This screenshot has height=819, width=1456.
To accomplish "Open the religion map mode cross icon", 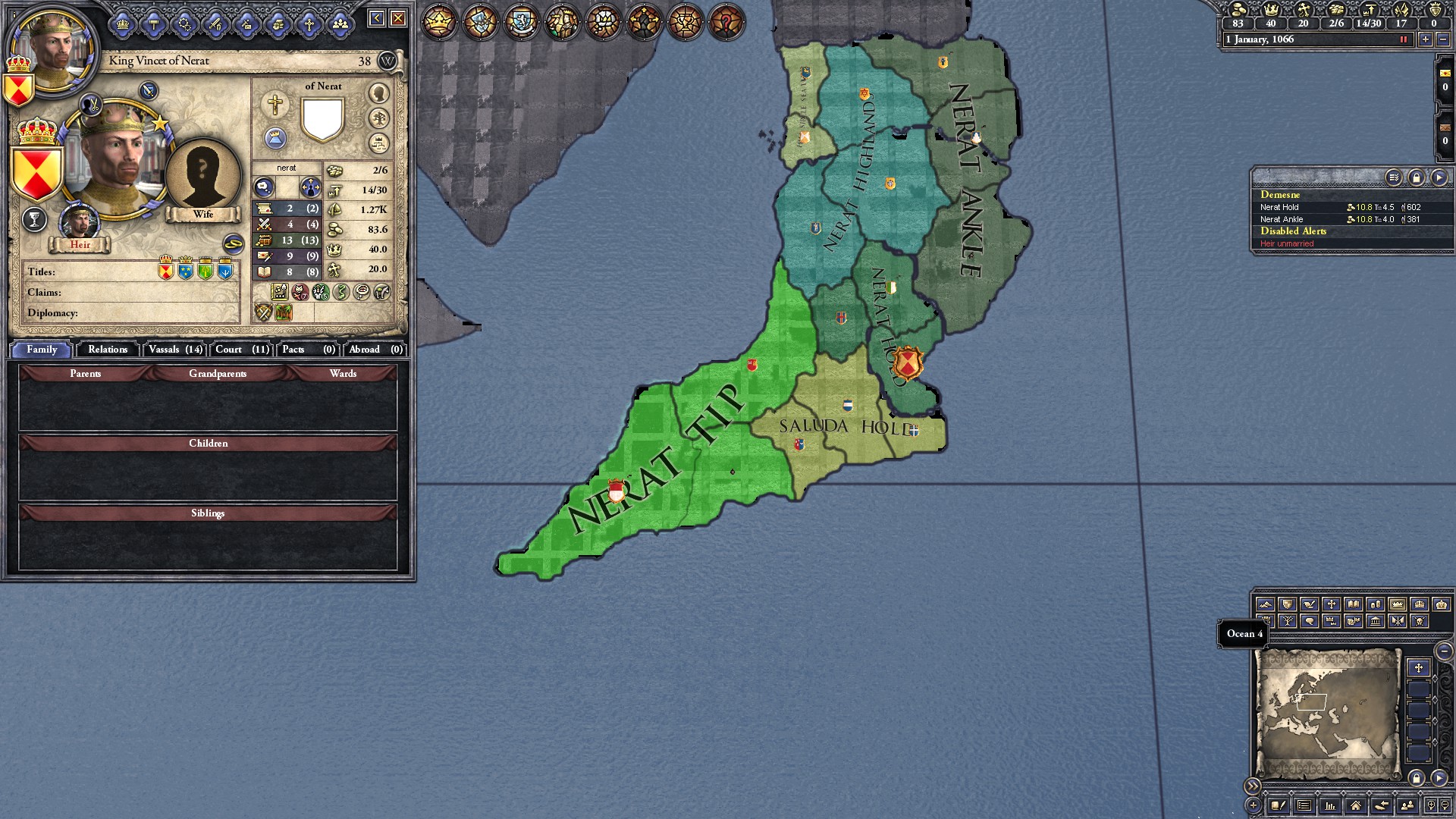I will click(x=1332, y=604).
